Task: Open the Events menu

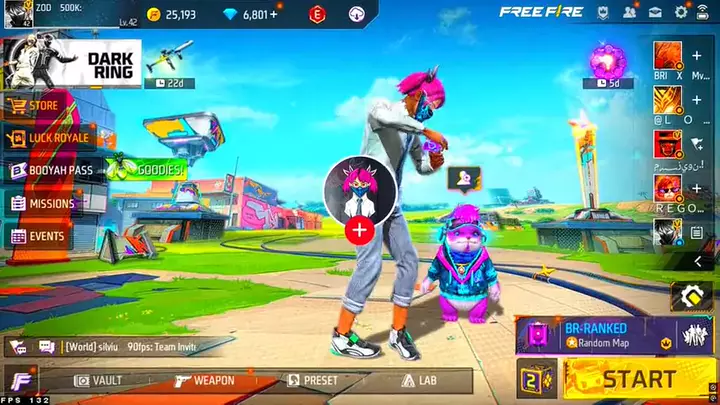Action: pos(40,237)
